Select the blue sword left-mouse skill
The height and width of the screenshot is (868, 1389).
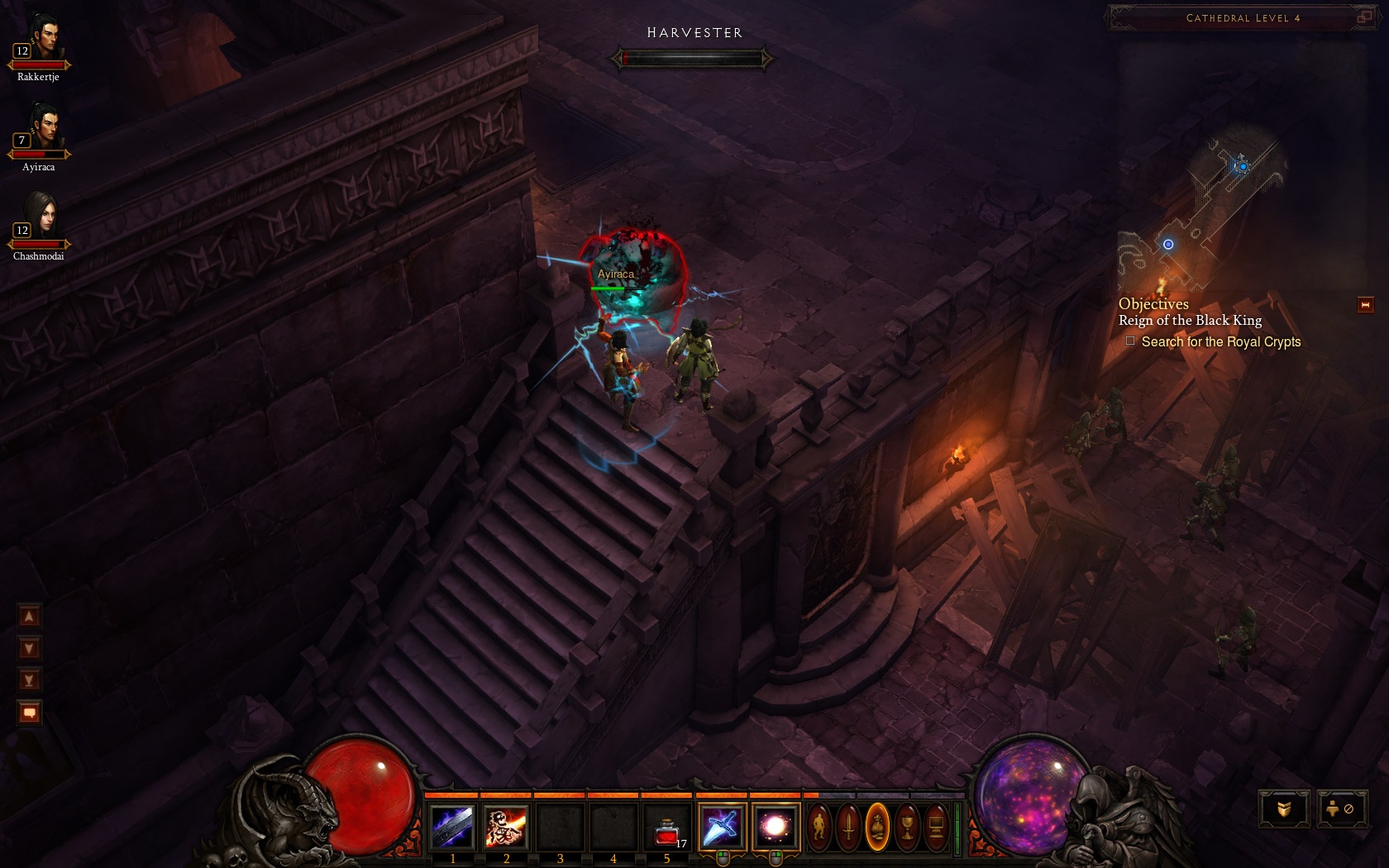[x=722, y=827]
